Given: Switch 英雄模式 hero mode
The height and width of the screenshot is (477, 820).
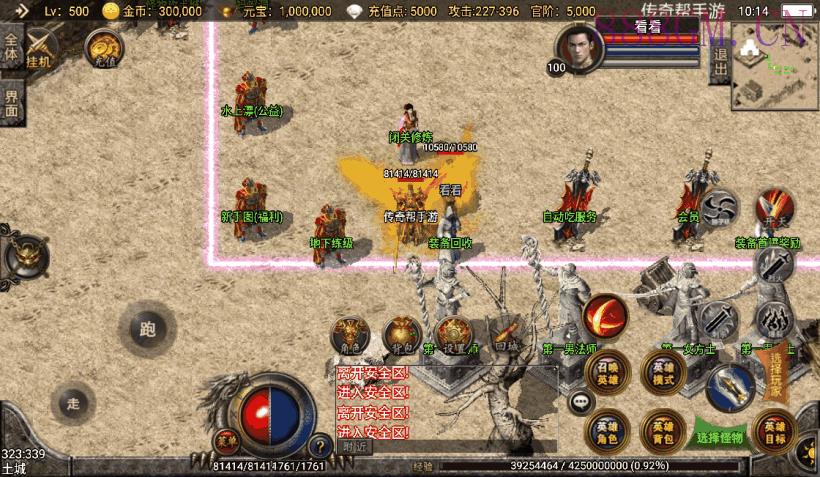Looking at the screenshot, I should click(663, 371).
